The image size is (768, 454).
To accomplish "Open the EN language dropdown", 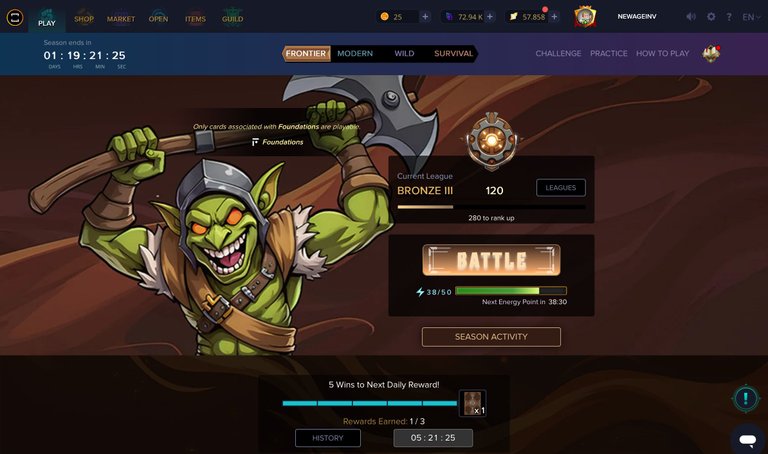I will 750,17.
